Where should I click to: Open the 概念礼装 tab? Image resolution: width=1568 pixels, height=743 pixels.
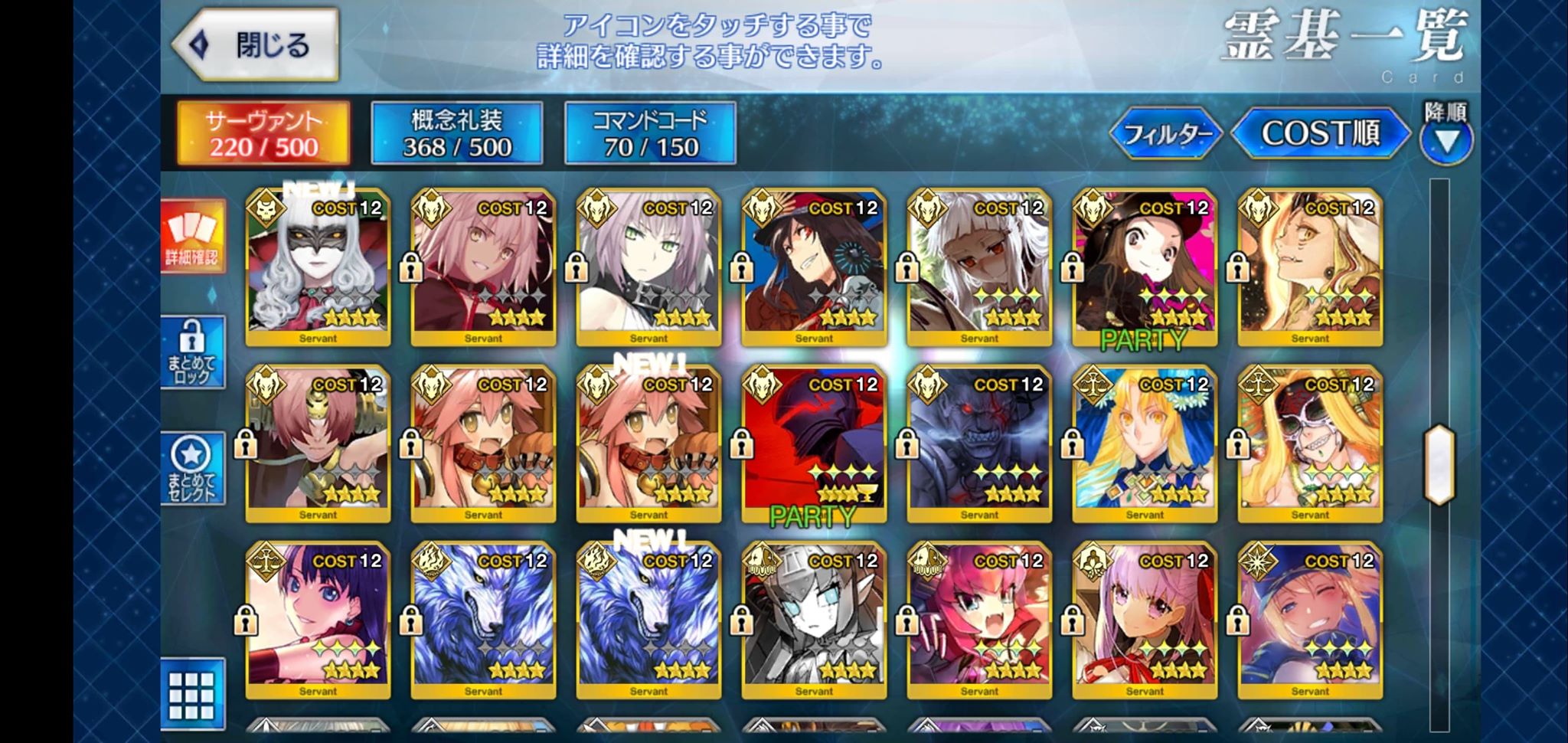coord(457,133)
